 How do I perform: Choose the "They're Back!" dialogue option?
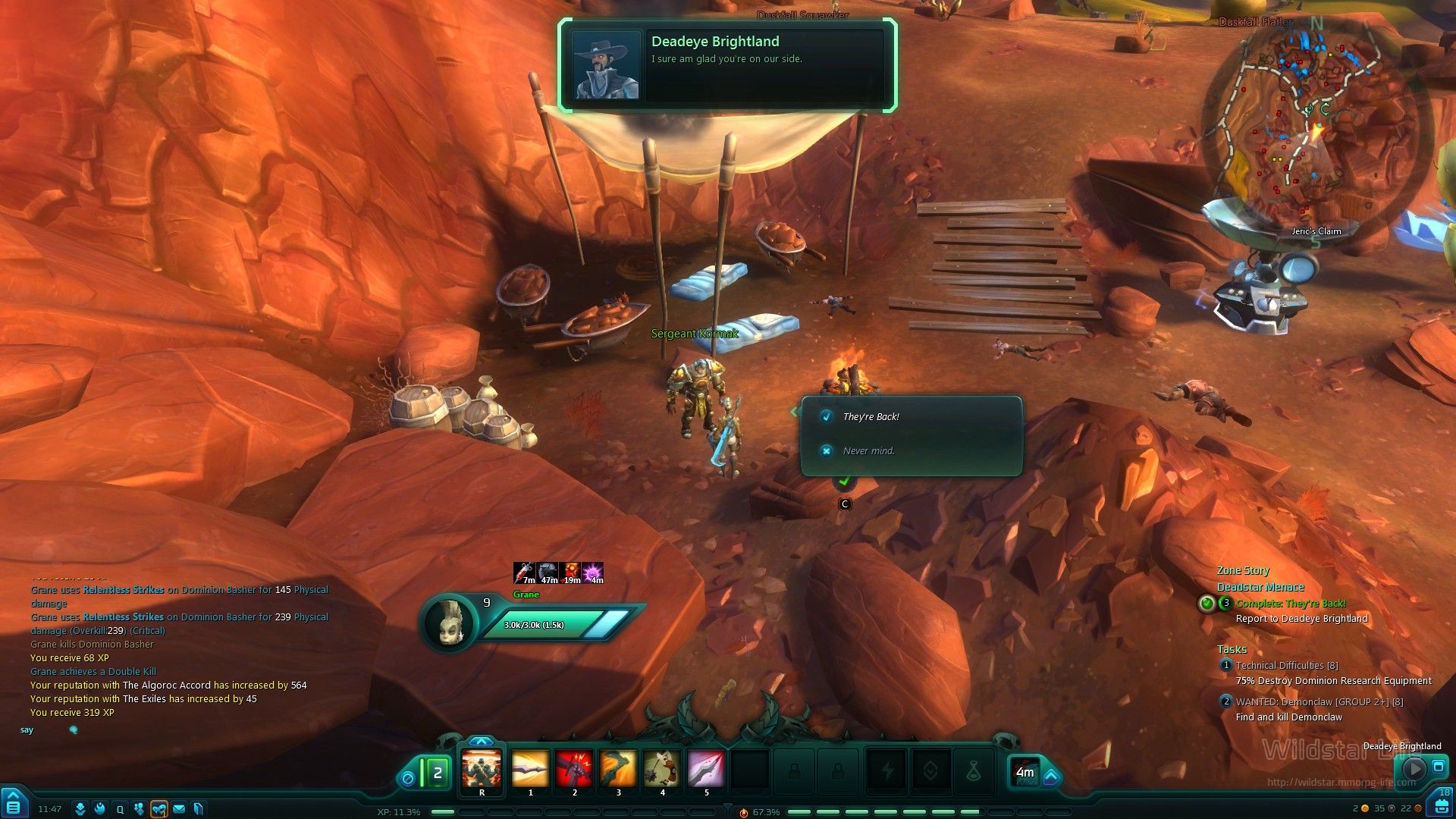click(871, 417)
